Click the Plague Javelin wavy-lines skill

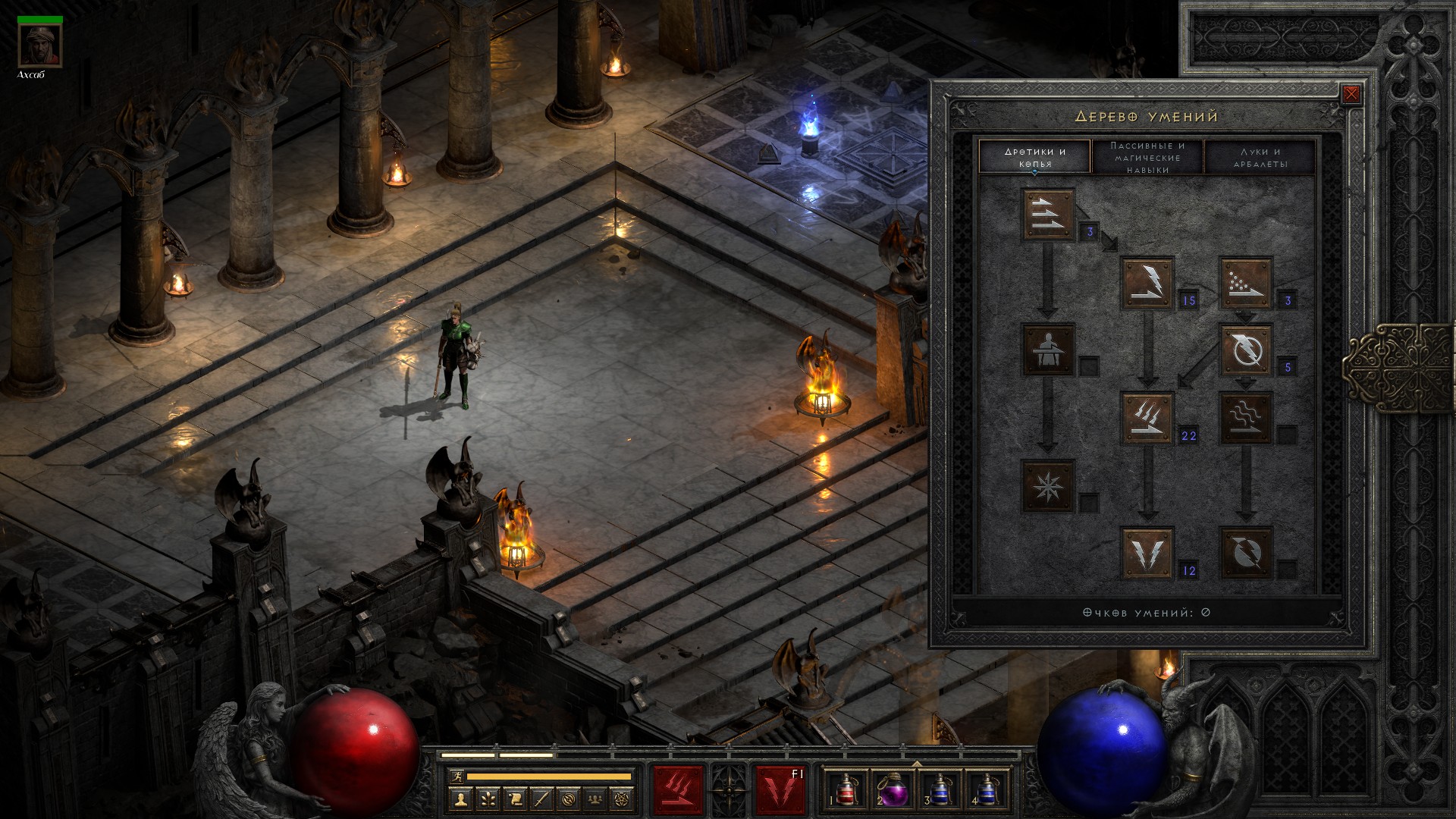coord(1245,418)
